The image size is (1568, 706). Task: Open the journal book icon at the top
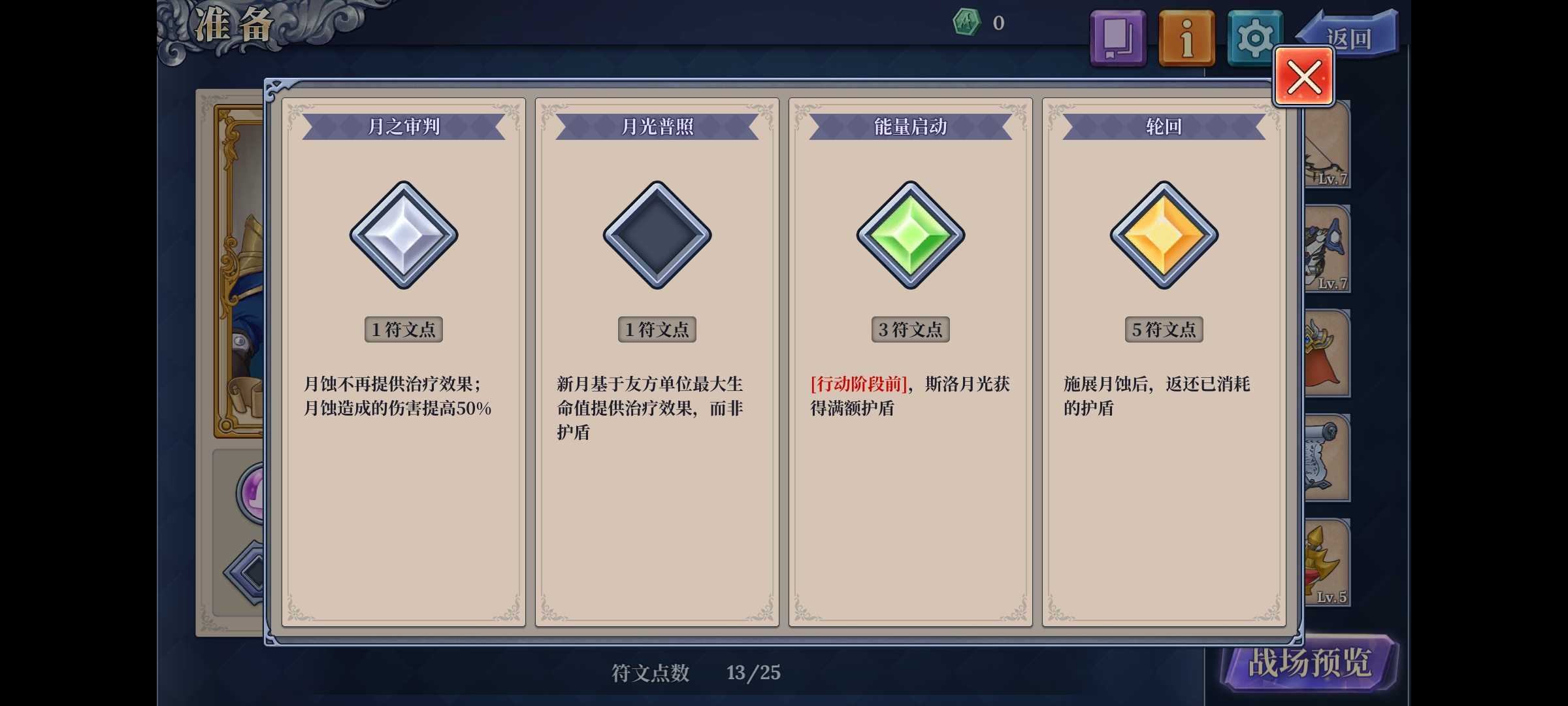(x=1118, y=37)
